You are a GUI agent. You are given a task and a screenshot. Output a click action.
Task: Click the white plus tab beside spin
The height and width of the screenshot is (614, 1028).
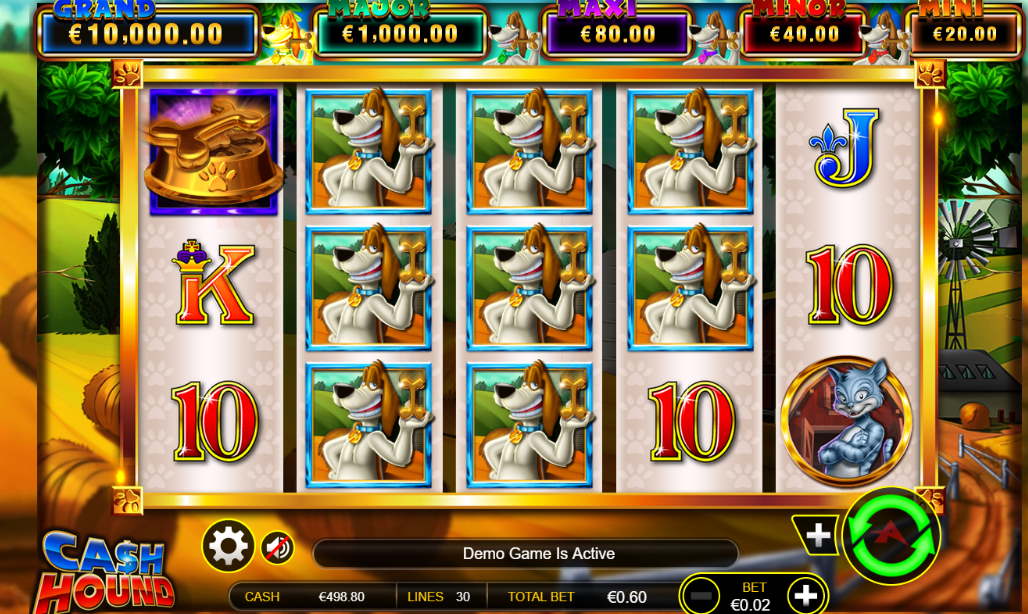tap(818, 536)
